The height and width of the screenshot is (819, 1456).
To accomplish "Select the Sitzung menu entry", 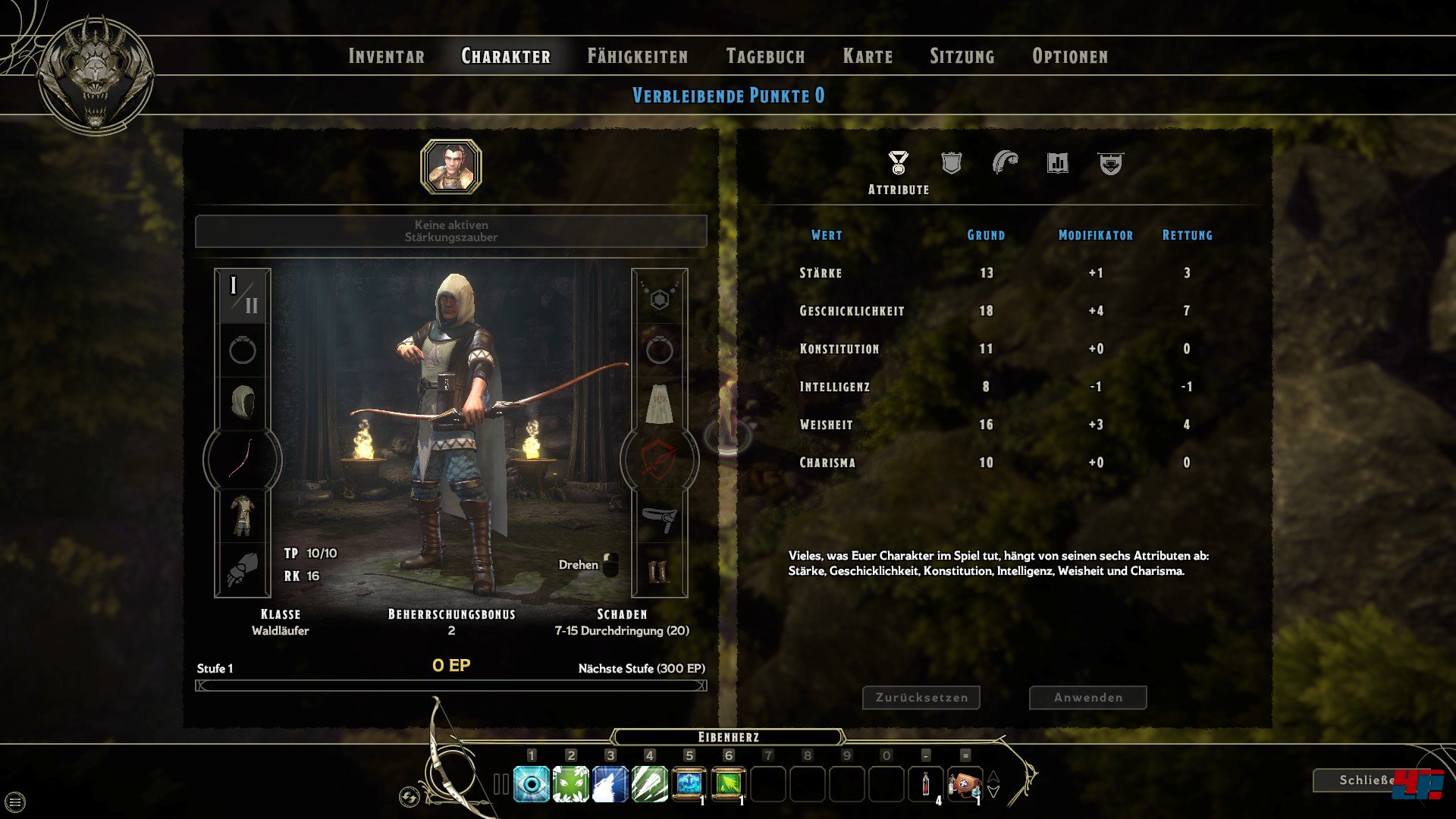I will click(962, 56).
